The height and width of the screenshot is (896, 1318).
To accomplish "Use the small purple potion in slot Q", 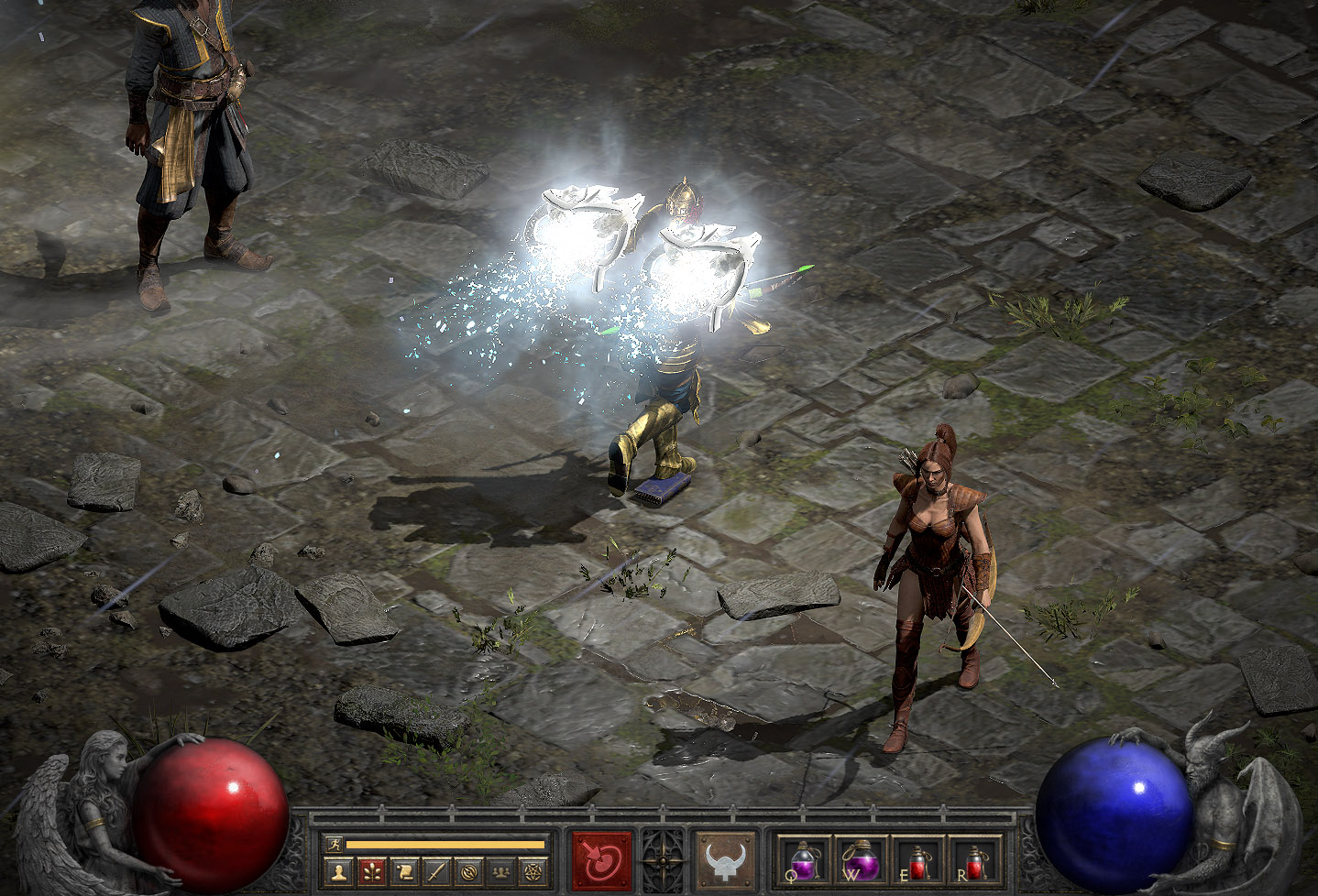I will 804,860.
